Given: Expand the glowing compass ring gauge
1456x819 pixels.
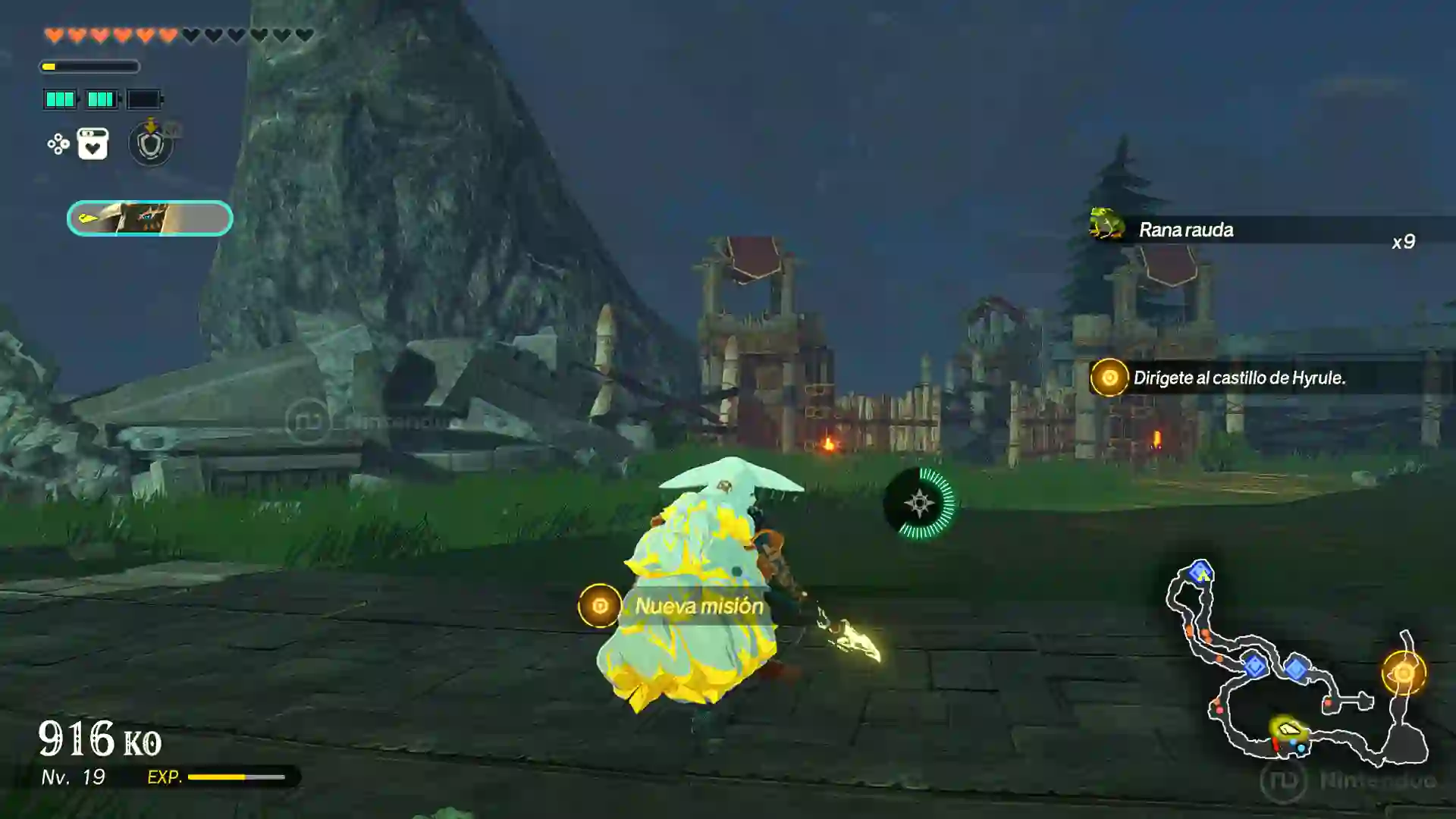Looking at the screenshot, I should [x=918, y=502].
